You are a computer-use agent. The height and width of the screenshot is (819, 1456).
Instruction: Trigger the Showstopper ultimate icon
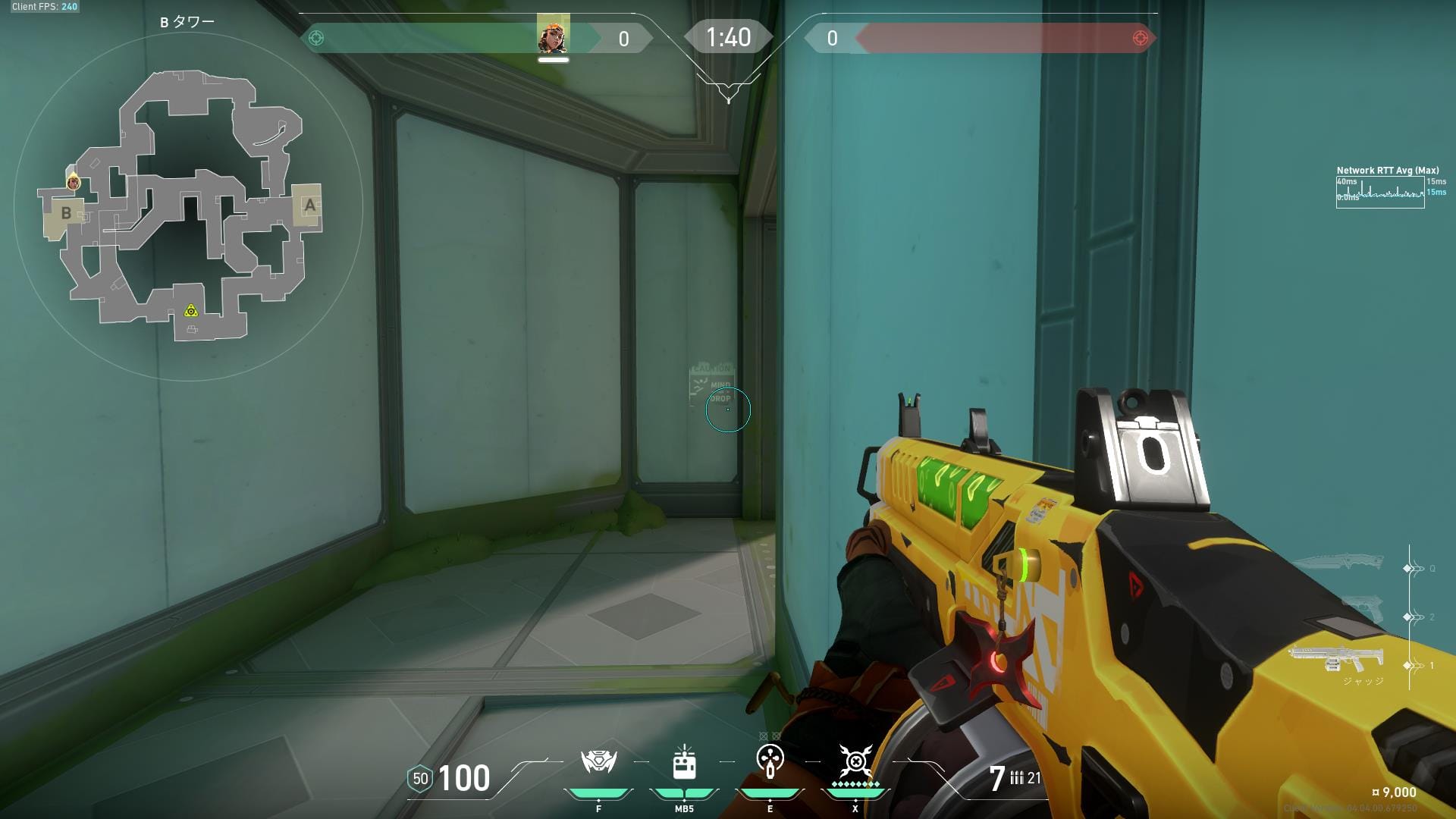pyautogui.click(x=855, y=761)
